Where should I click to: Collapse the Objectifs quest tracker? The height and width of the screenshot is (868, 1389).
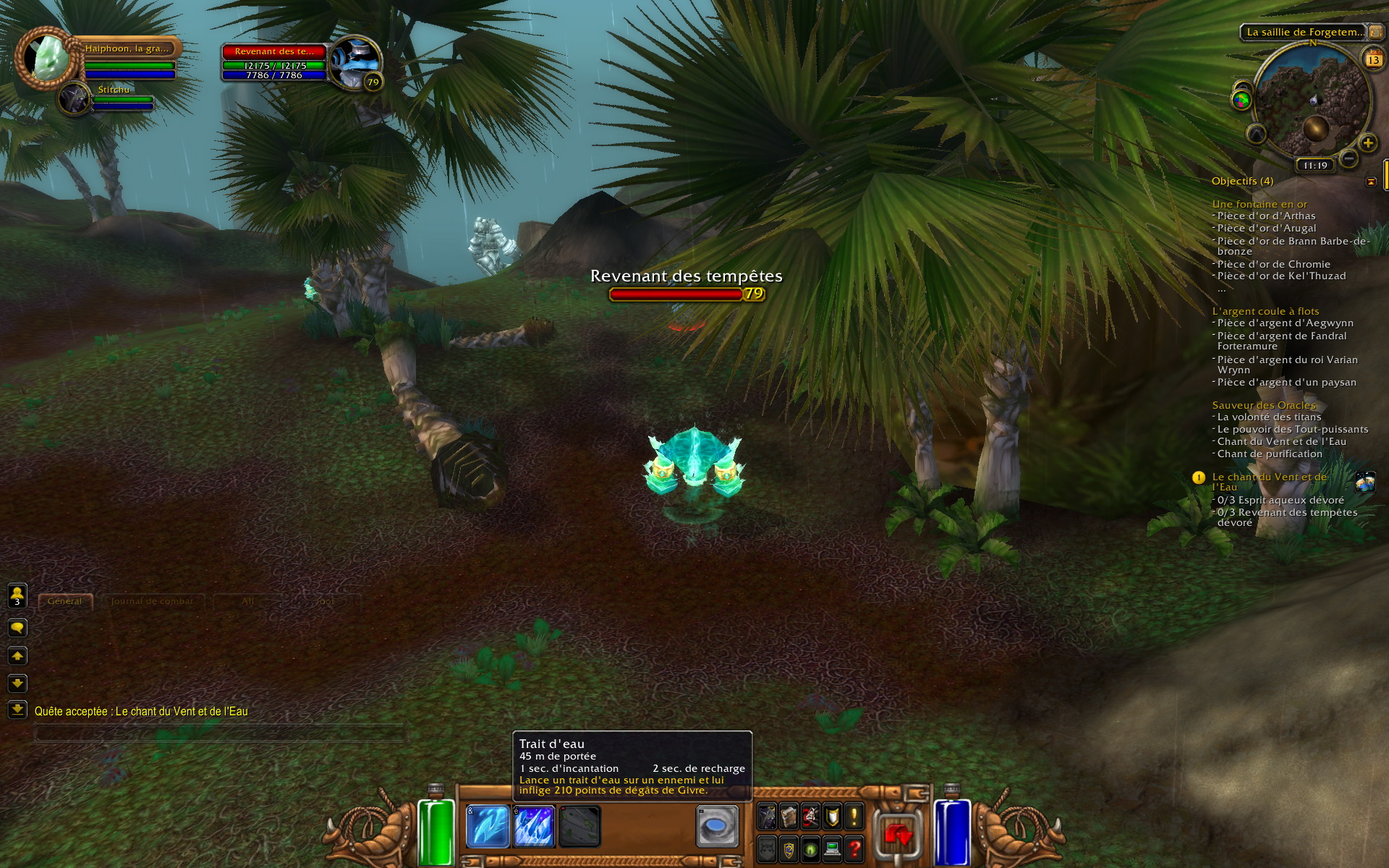[x=1371, y=182]
